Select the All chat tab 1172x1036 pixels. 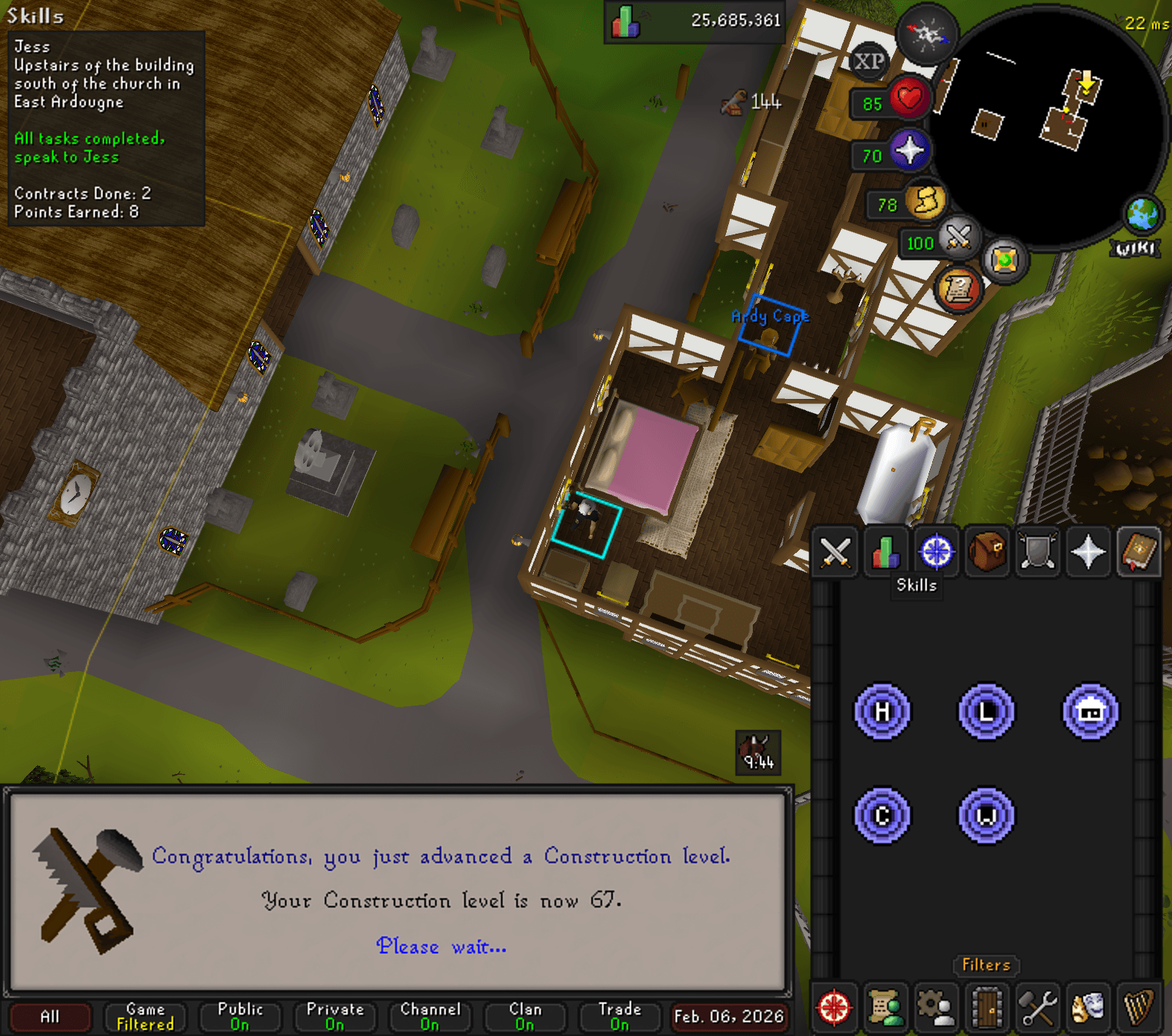(50, 1016)
